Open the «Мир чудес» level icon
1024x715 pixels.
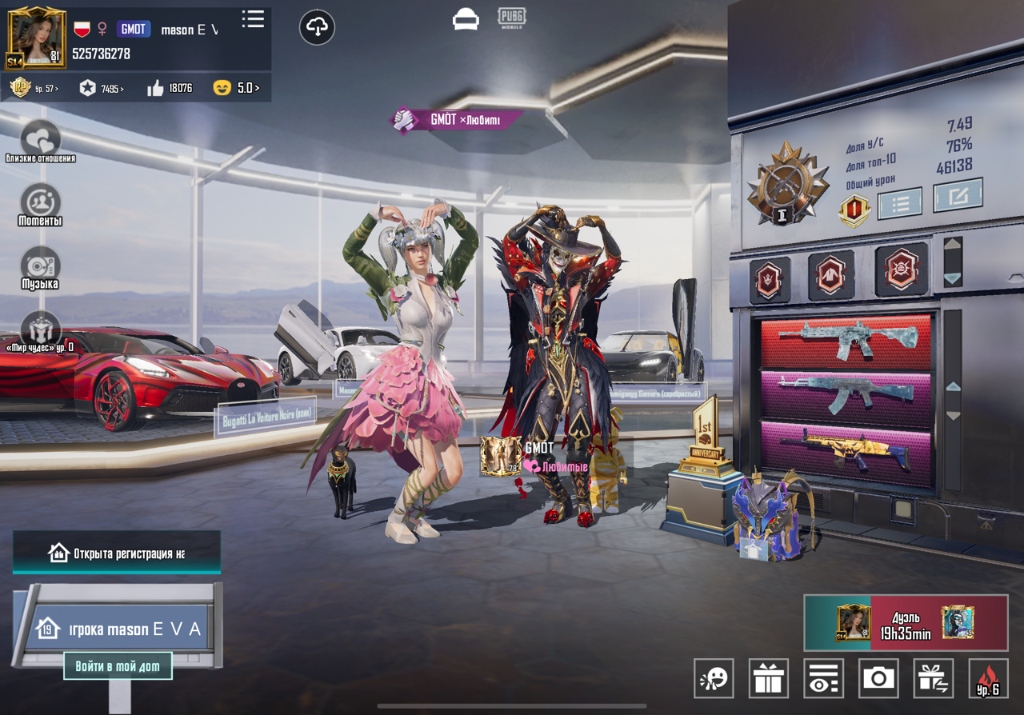click(x=40, y=329)
